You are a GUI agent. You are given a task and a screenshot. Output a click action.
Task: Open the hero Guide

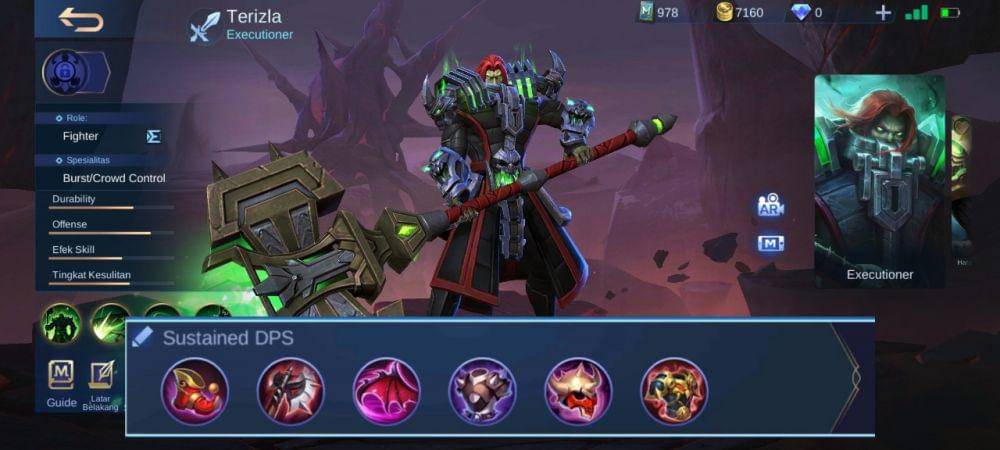click(x=61, y=383)
